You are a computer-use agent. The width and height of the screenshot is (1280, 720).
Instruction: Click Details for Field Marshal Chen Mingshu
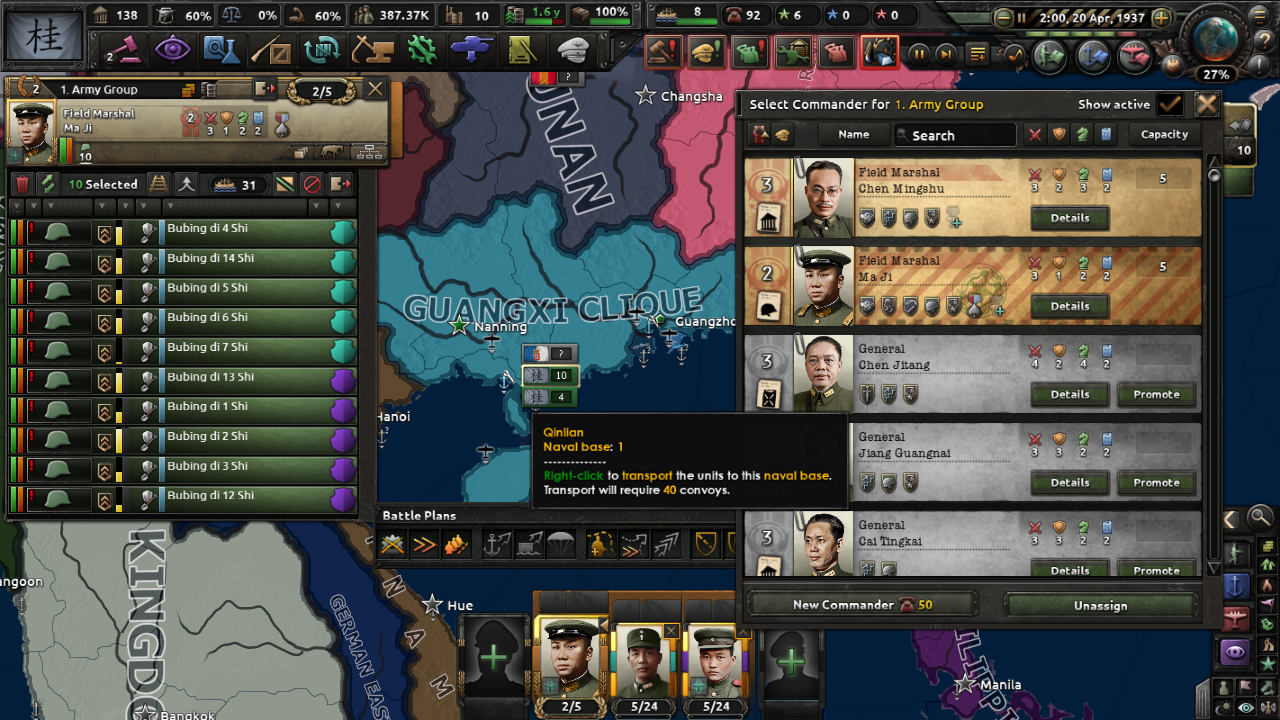(x=1069, y=218)
